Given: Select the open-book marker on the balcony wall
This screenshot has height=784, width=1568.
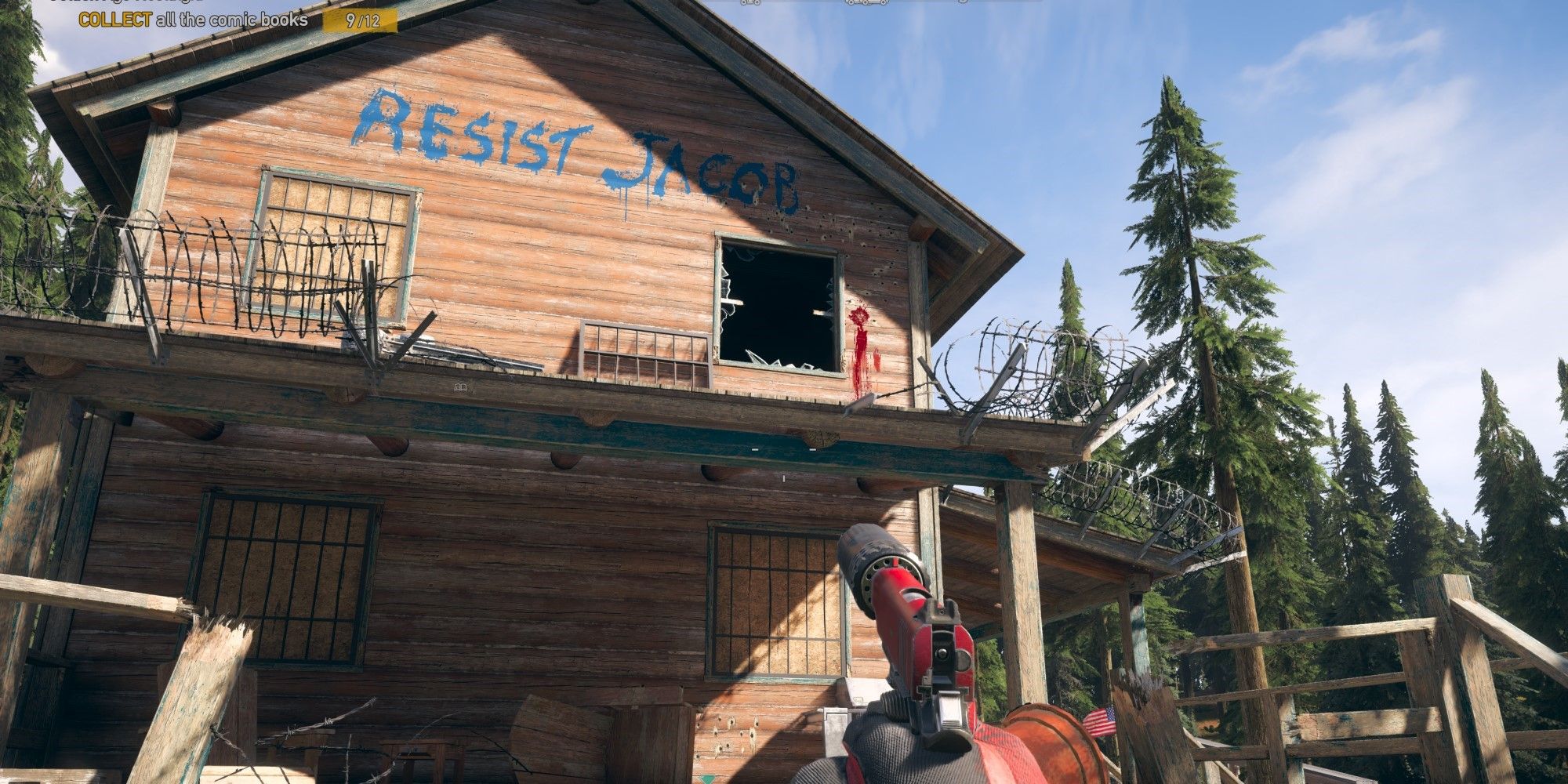Looking at the screenshot, I should [460, 387].
